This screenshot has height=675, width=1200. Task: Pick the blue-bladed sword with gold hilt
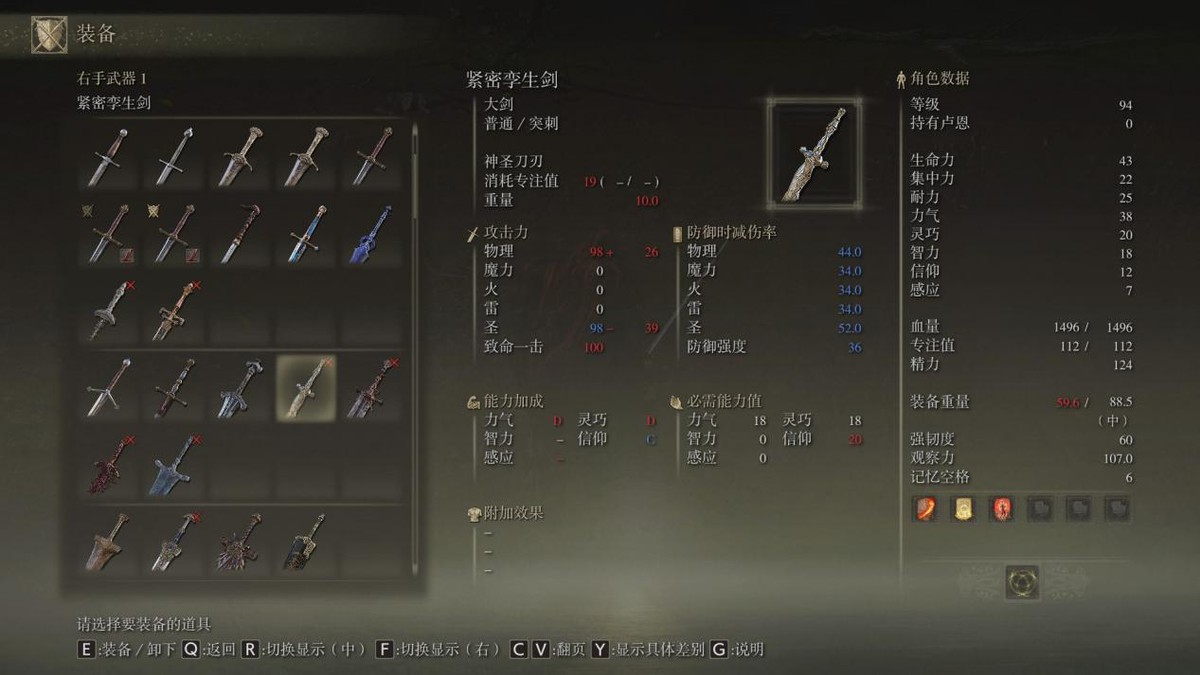(306, 232)
